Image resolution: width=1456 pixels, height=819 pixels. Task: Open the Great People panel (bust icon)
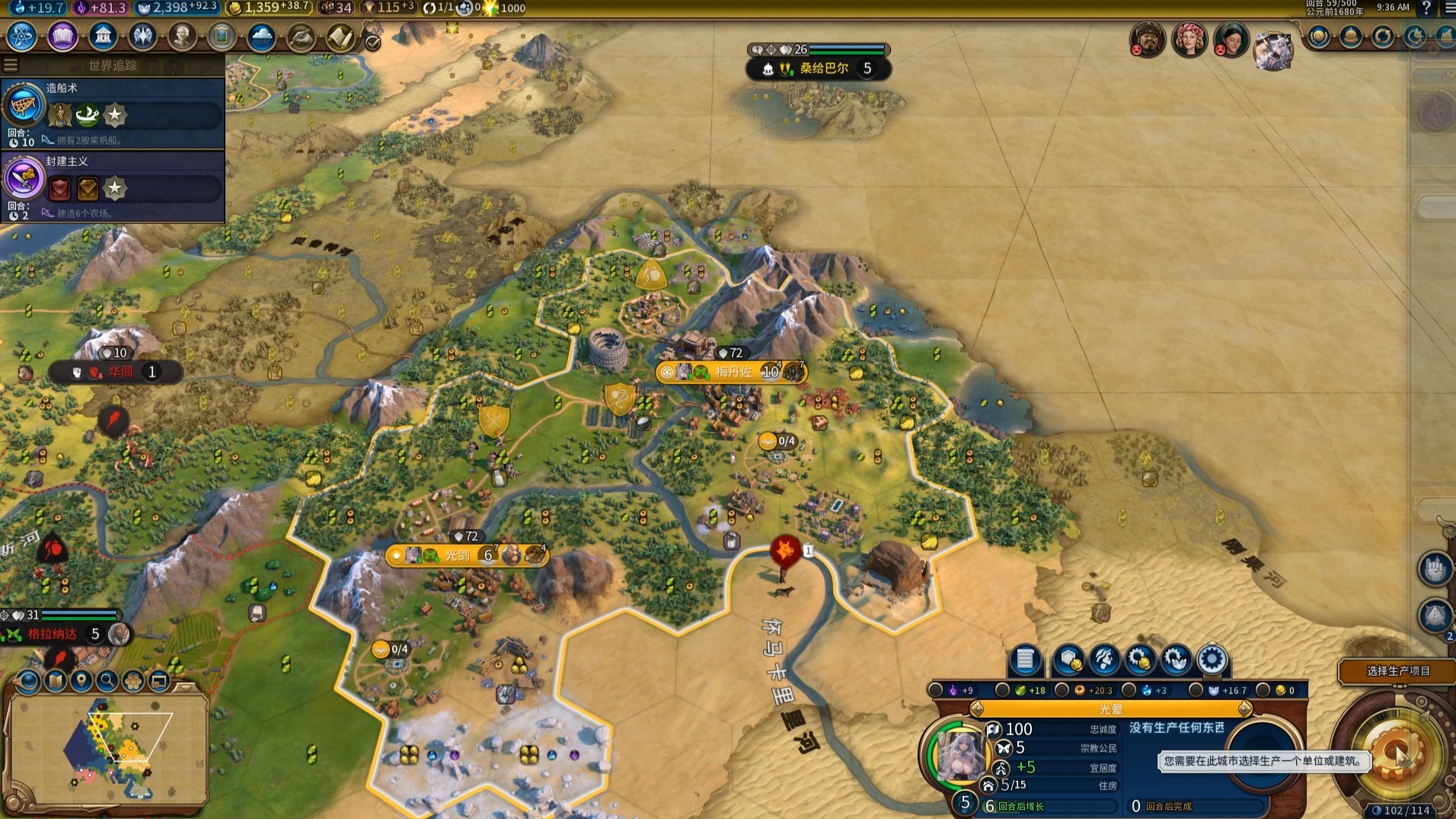tap(182, 37)
